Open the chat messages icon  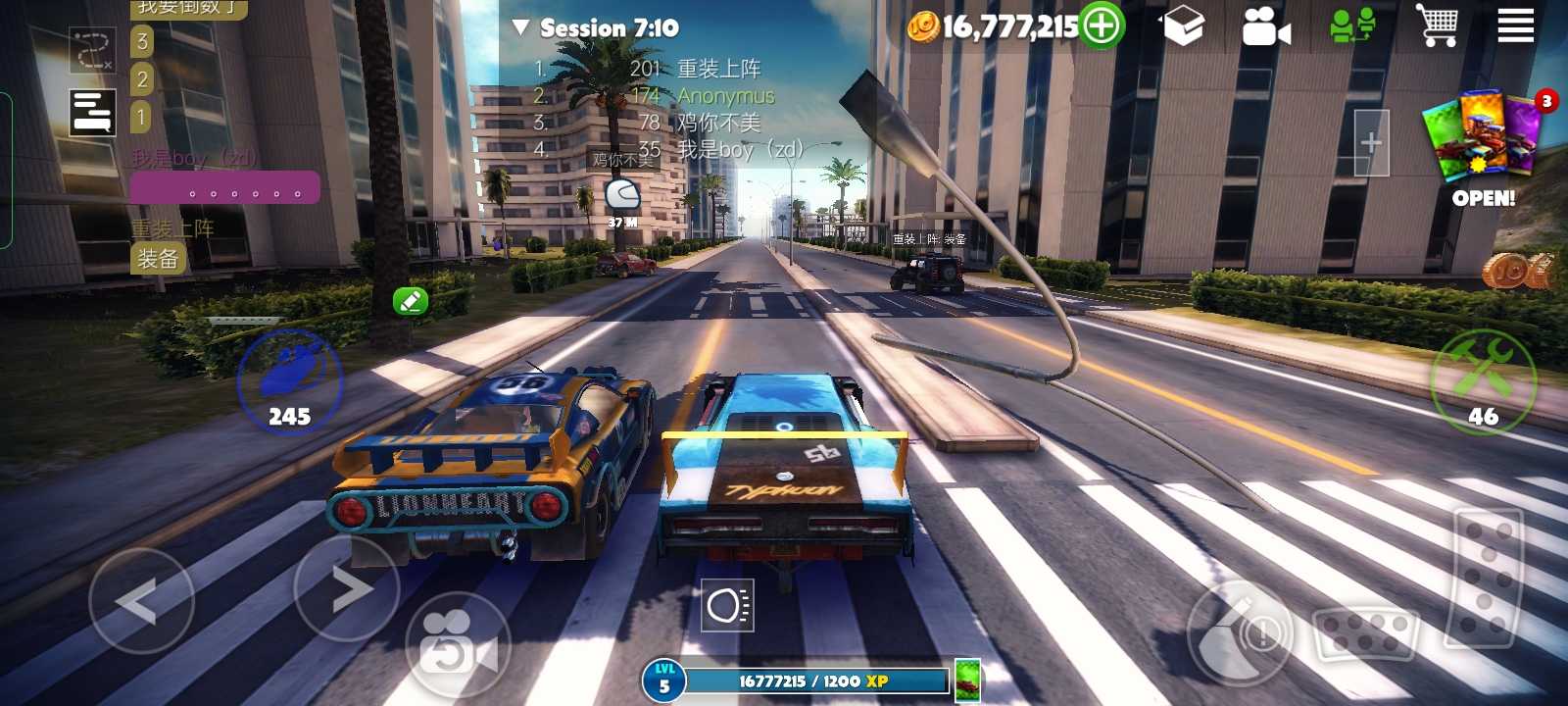(93, 112)
